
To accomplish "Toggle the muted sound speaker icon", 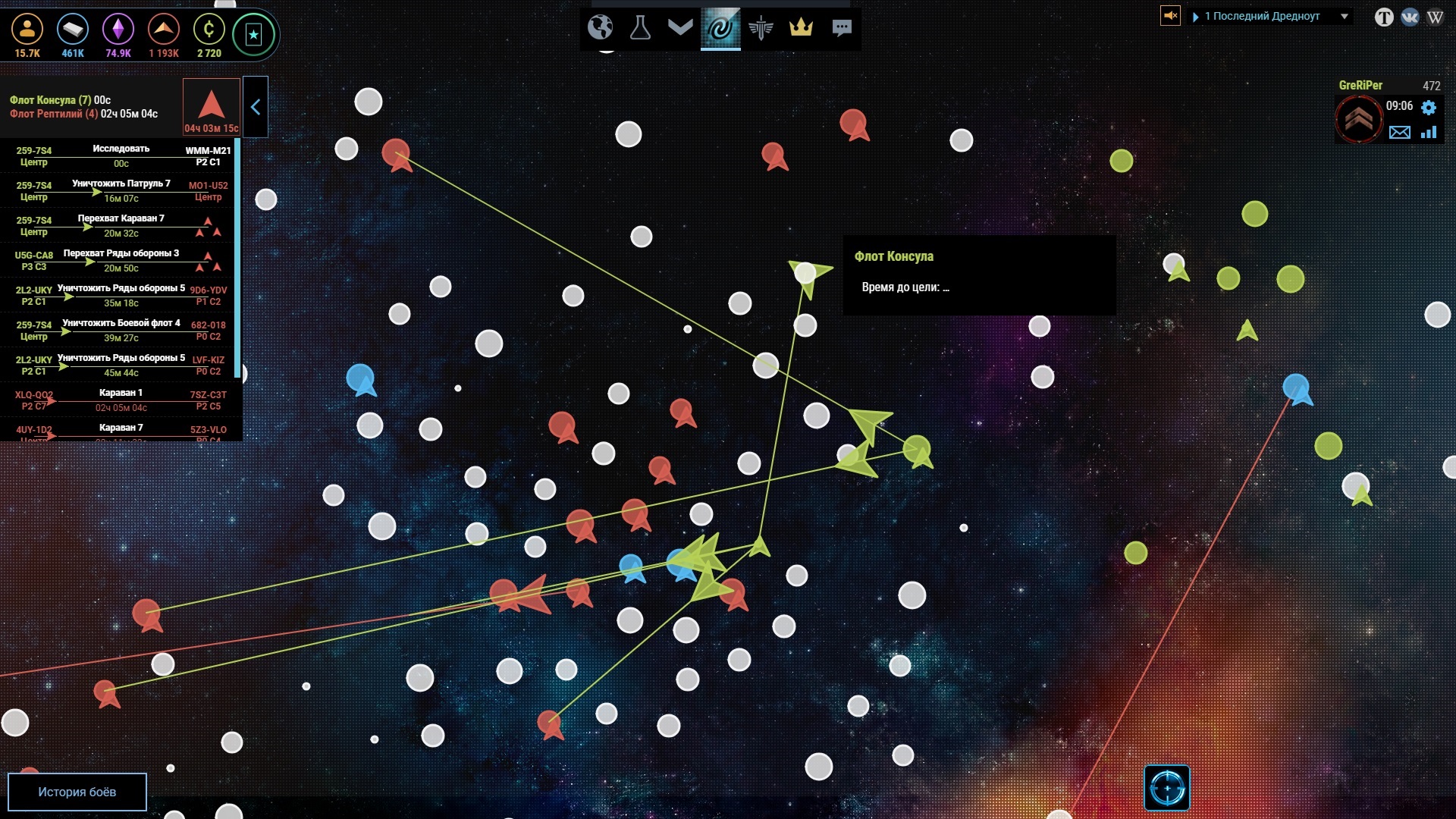I will click(x=1170, y=15).
